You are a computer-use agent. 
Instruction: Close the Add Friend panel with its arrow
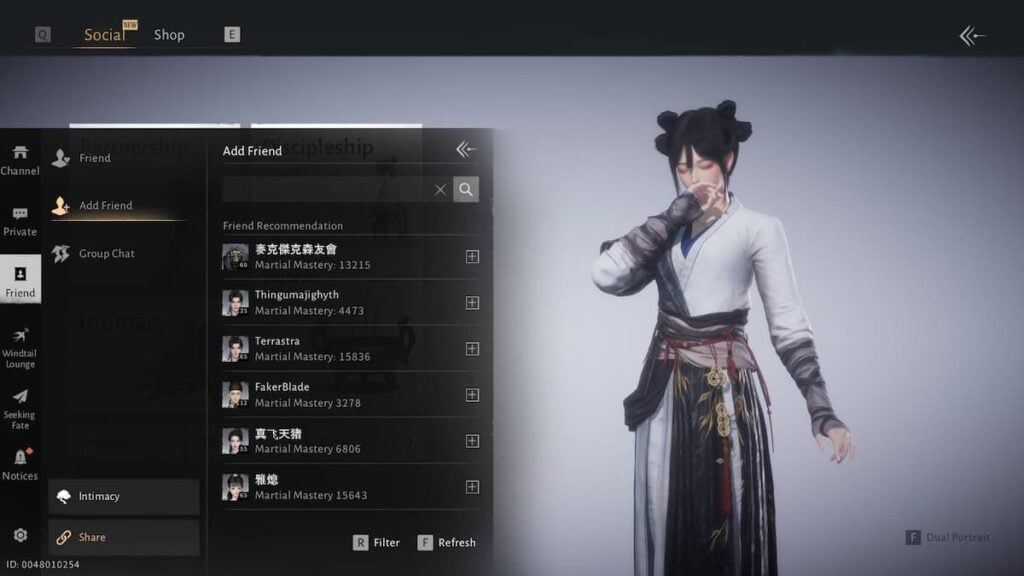pyautogui.click(x=466, y=150)
